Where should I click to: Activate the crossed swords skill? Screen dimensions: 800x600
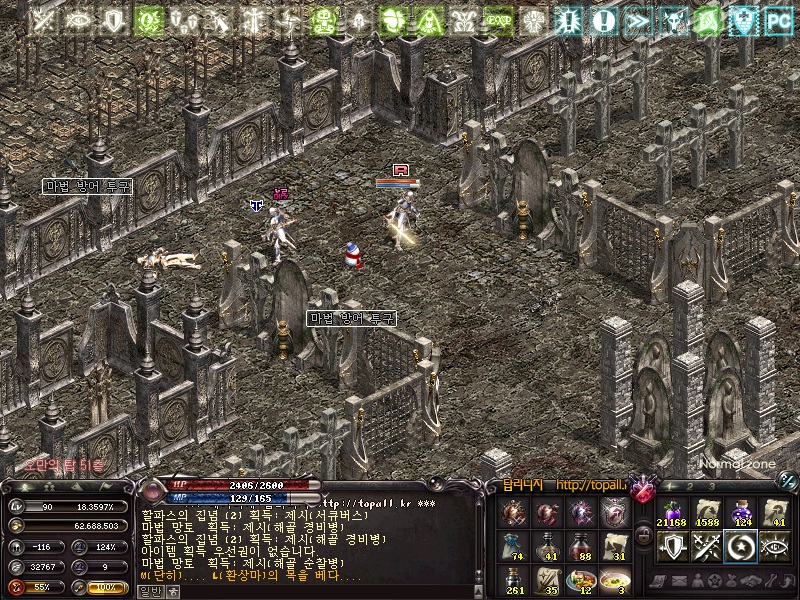[x=707, y=546]
